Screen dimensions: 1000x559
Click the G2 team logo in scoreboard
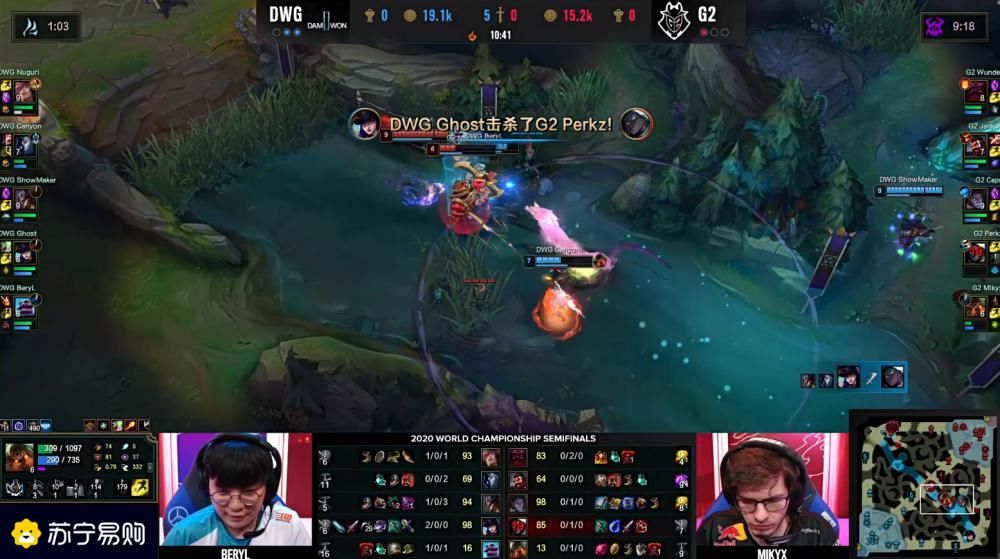(673, 20)
